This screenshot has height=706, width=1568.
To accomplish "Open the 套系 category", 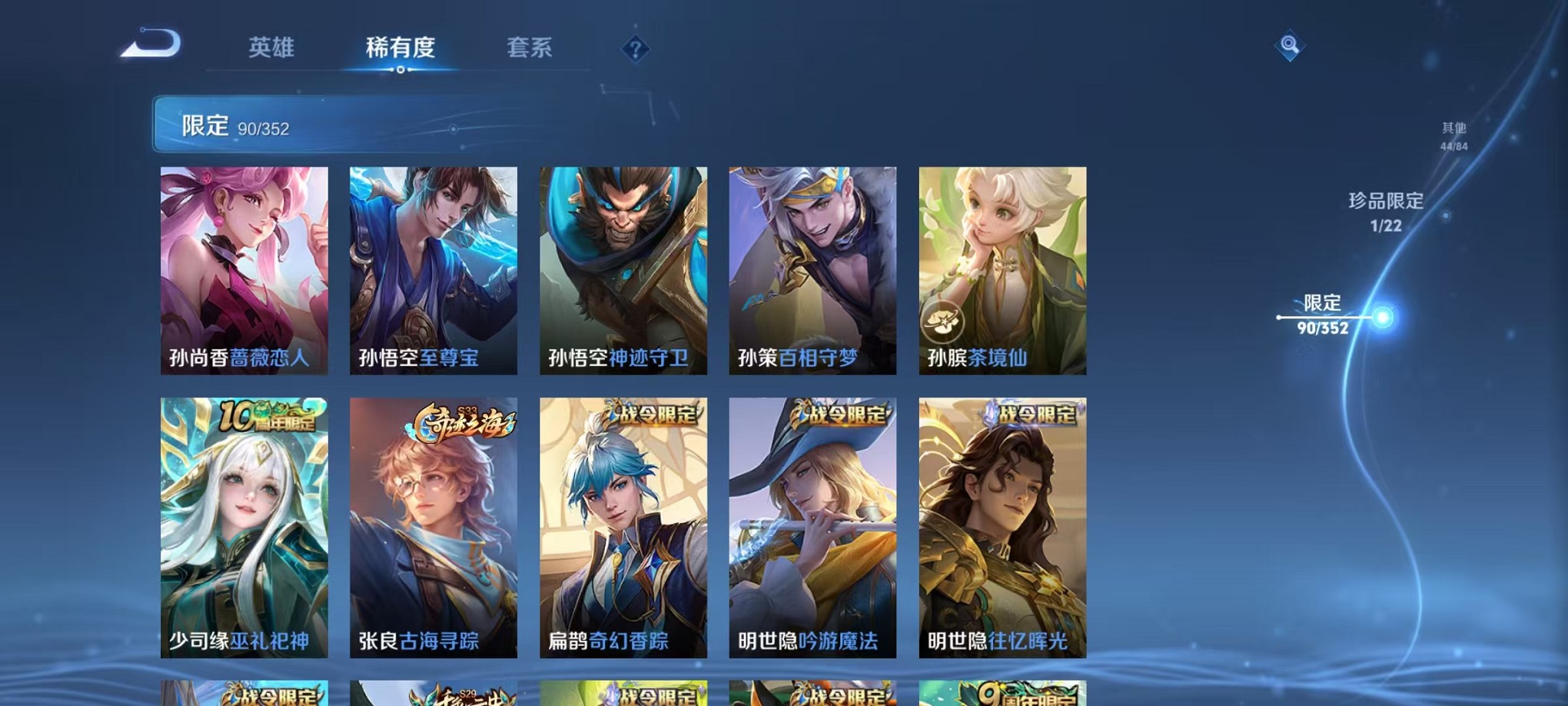I will 528,48.
